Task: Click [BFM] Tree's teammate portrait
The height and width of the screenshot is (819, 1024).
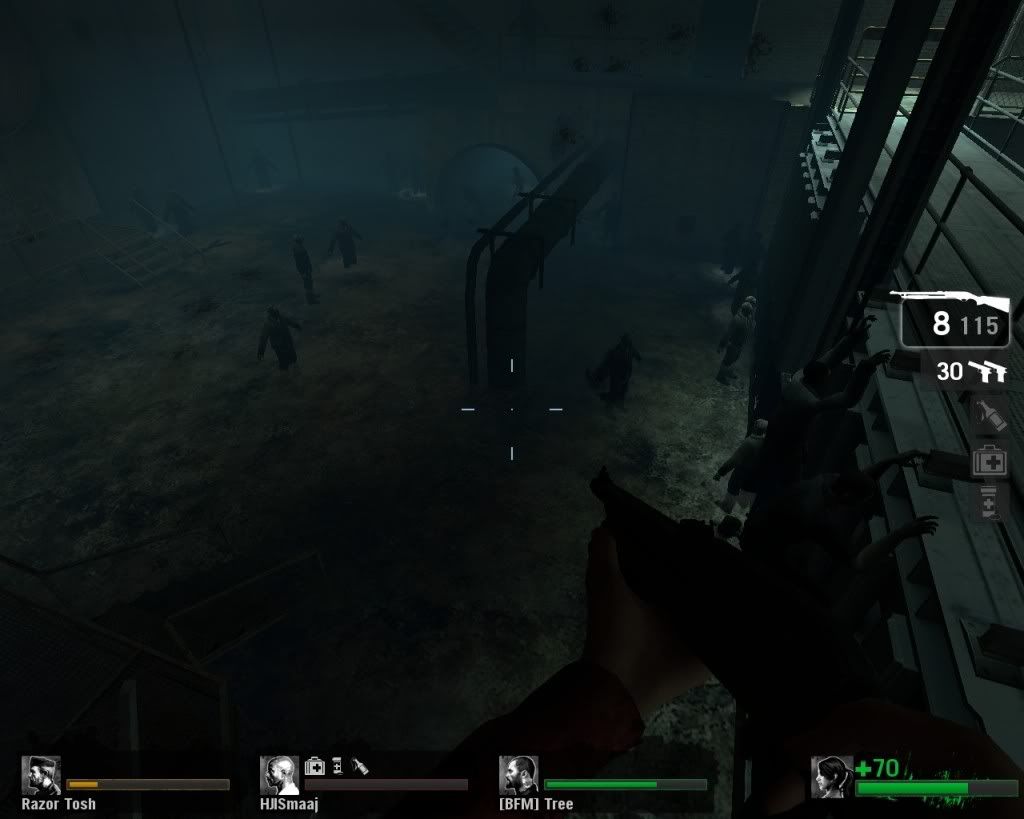Action: tap(518, 775)
